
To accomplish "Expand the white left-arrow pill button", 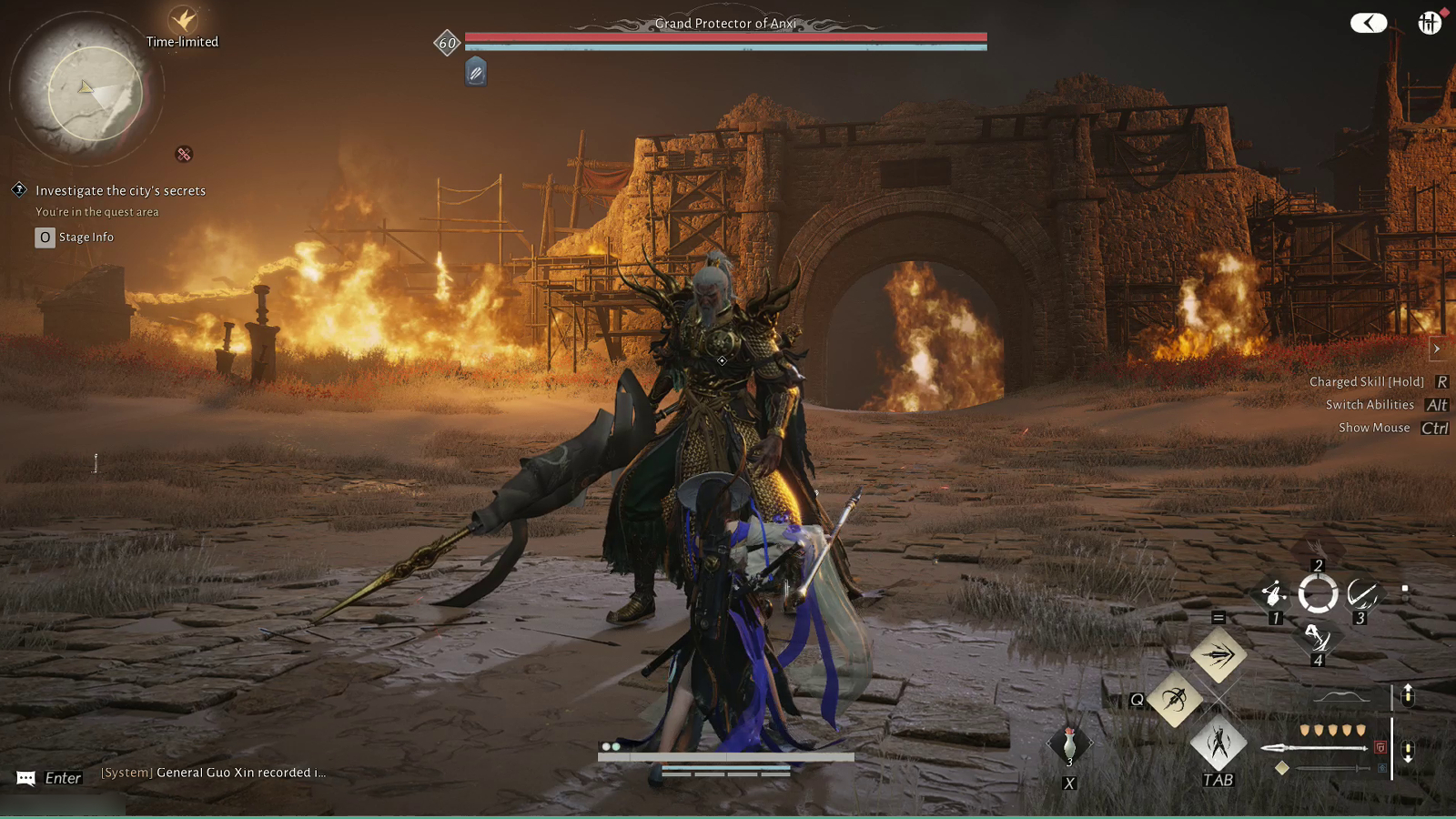I will click(x=1368, y=23).
